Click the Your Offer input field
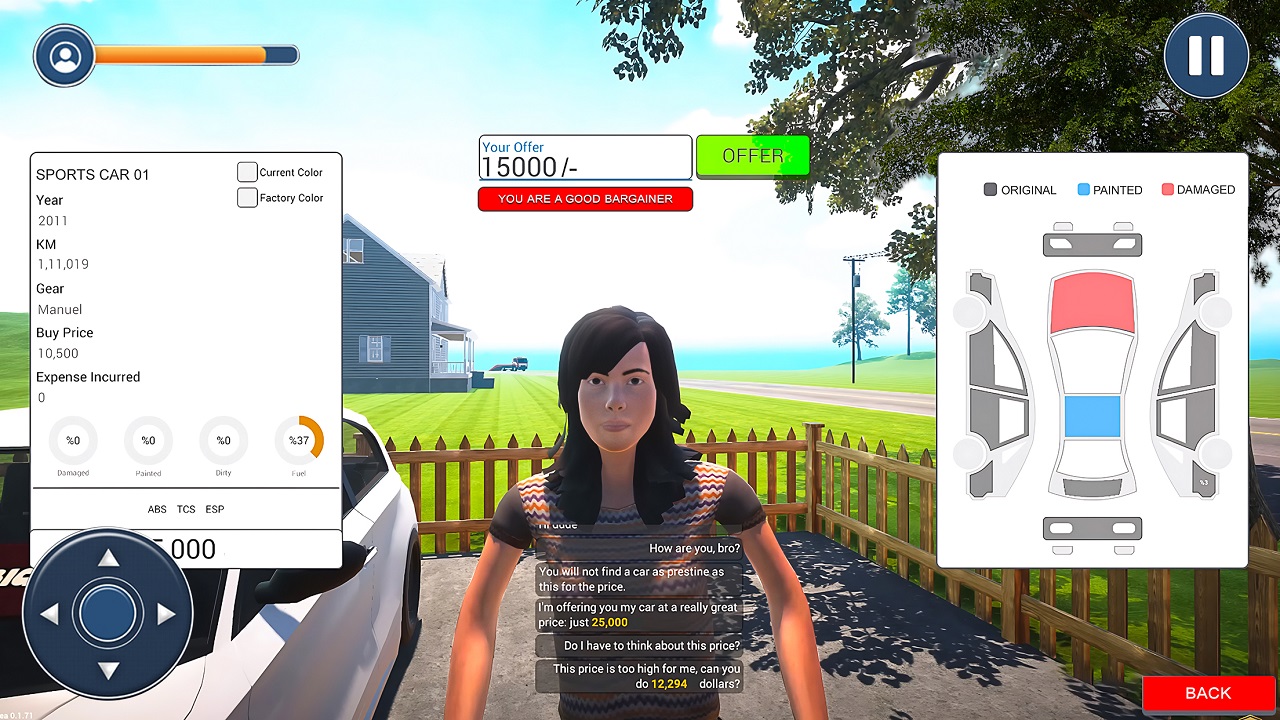 click(585, 157)
